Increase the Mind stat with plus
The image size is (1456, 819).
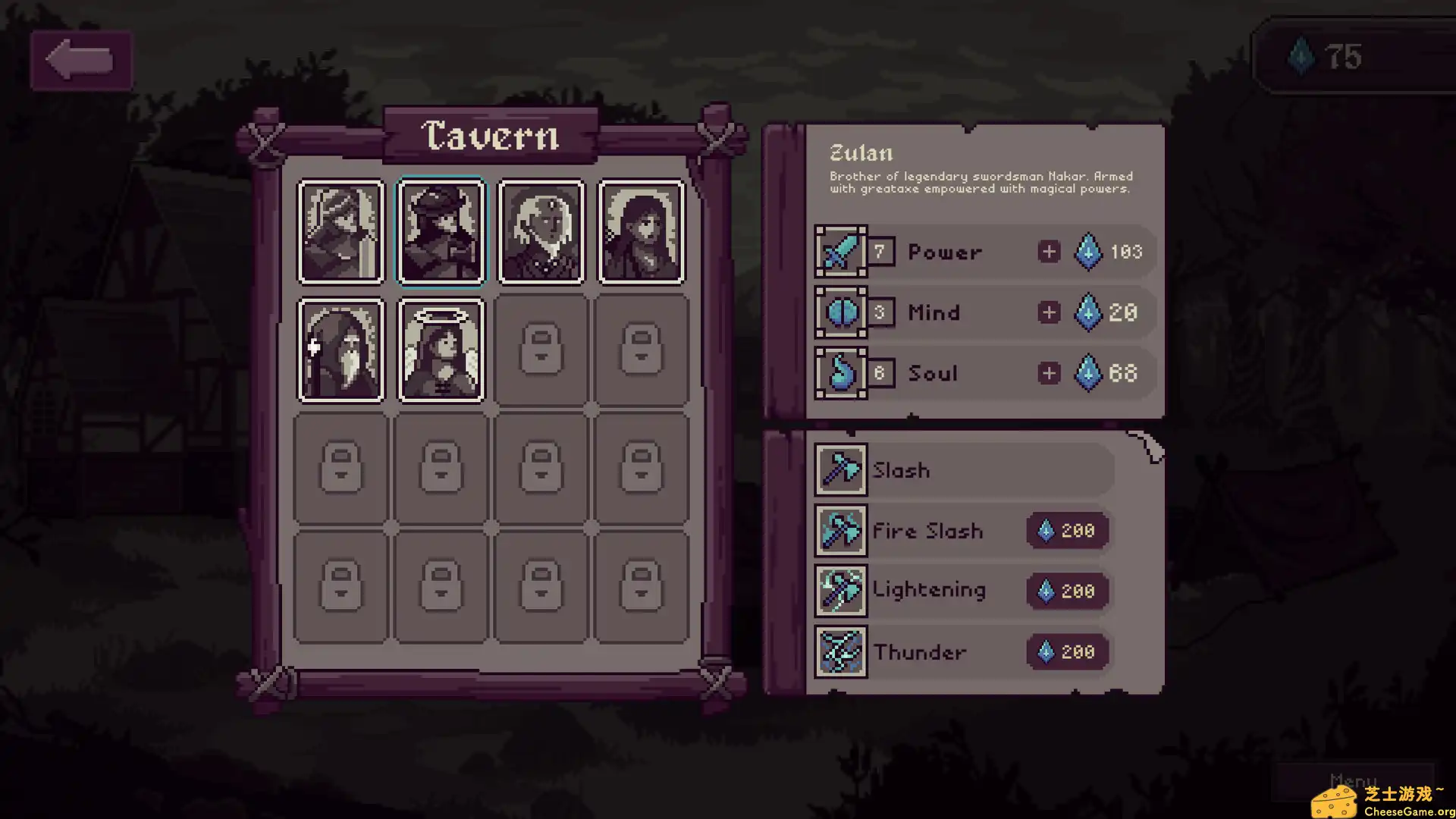(x=1049, y=312)
